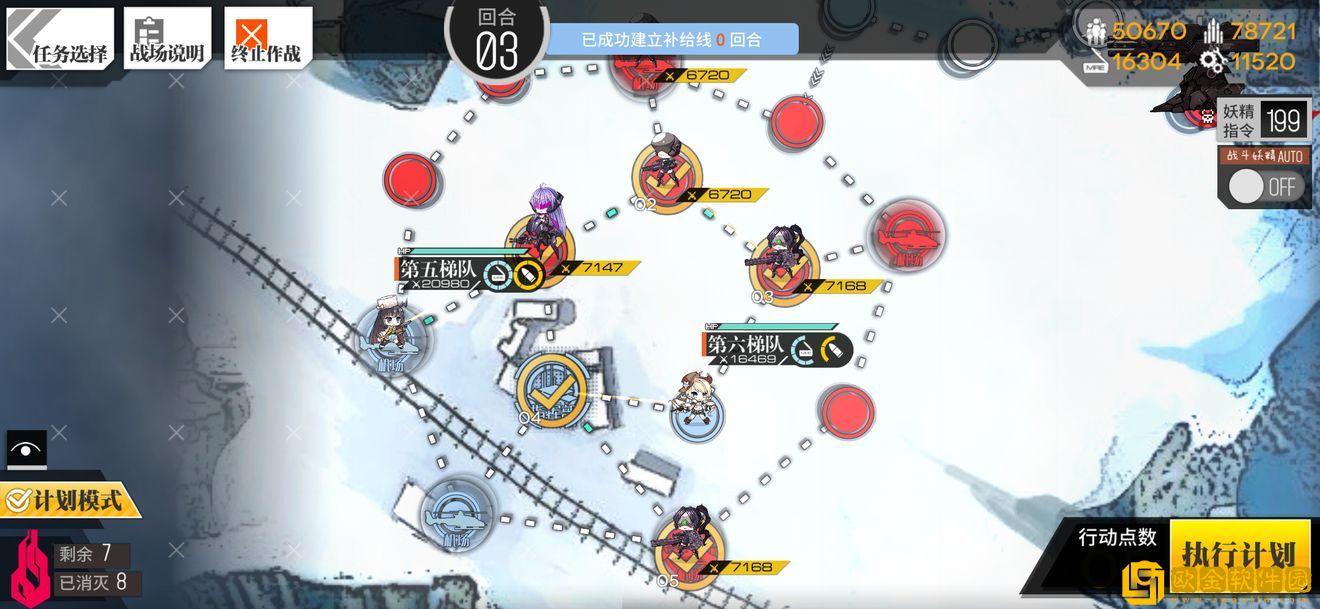Select the red enemy heliport node

905,236
